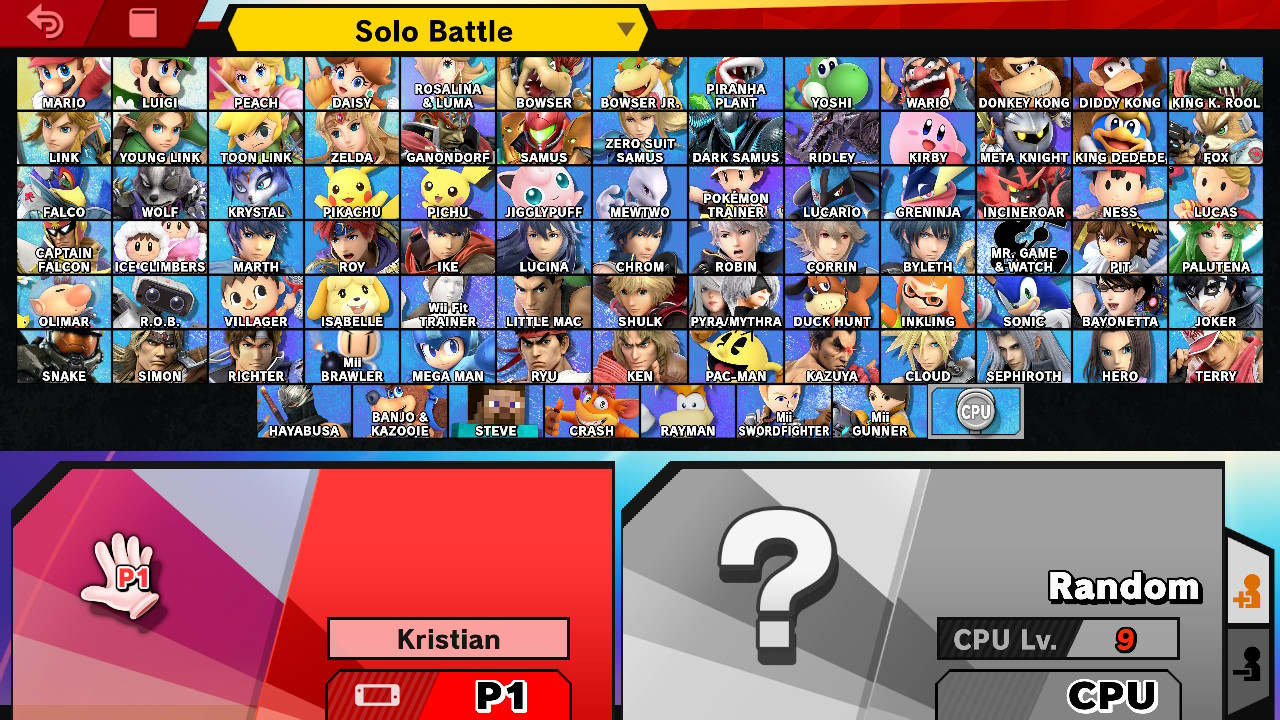The image size is (1280, 720).
Task: Select Sonic's portrait
Action: click(1023, 300)
